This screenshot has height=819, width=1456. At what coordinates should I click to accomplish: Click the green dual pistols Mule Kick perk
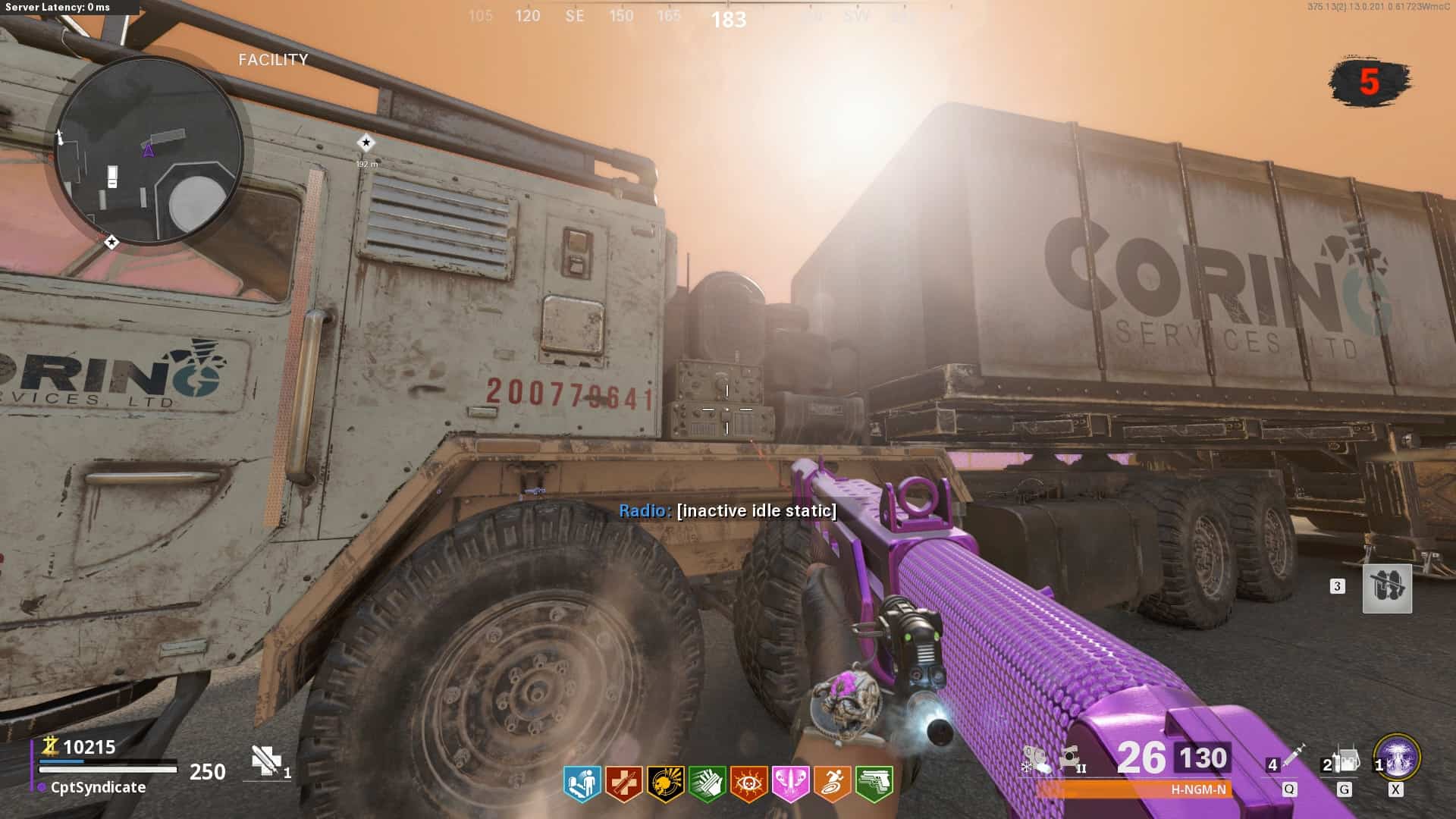coord(874,783)
